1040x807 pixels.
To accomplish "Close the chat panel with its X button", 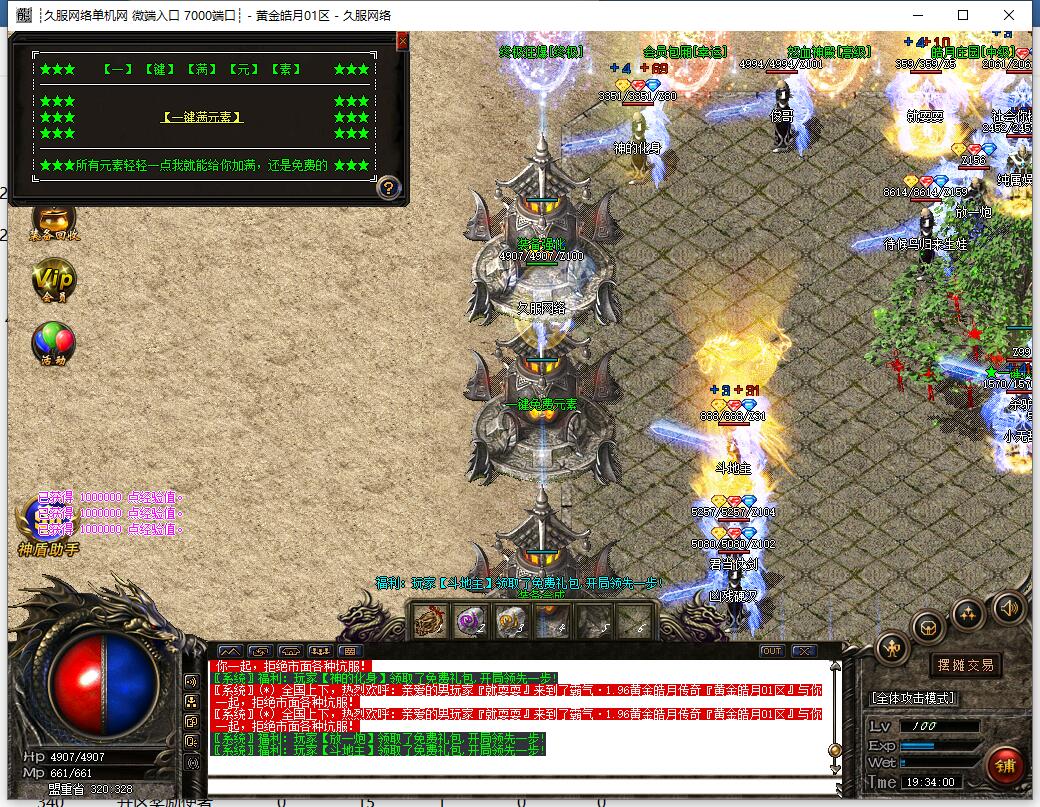I will click(804, 651).
